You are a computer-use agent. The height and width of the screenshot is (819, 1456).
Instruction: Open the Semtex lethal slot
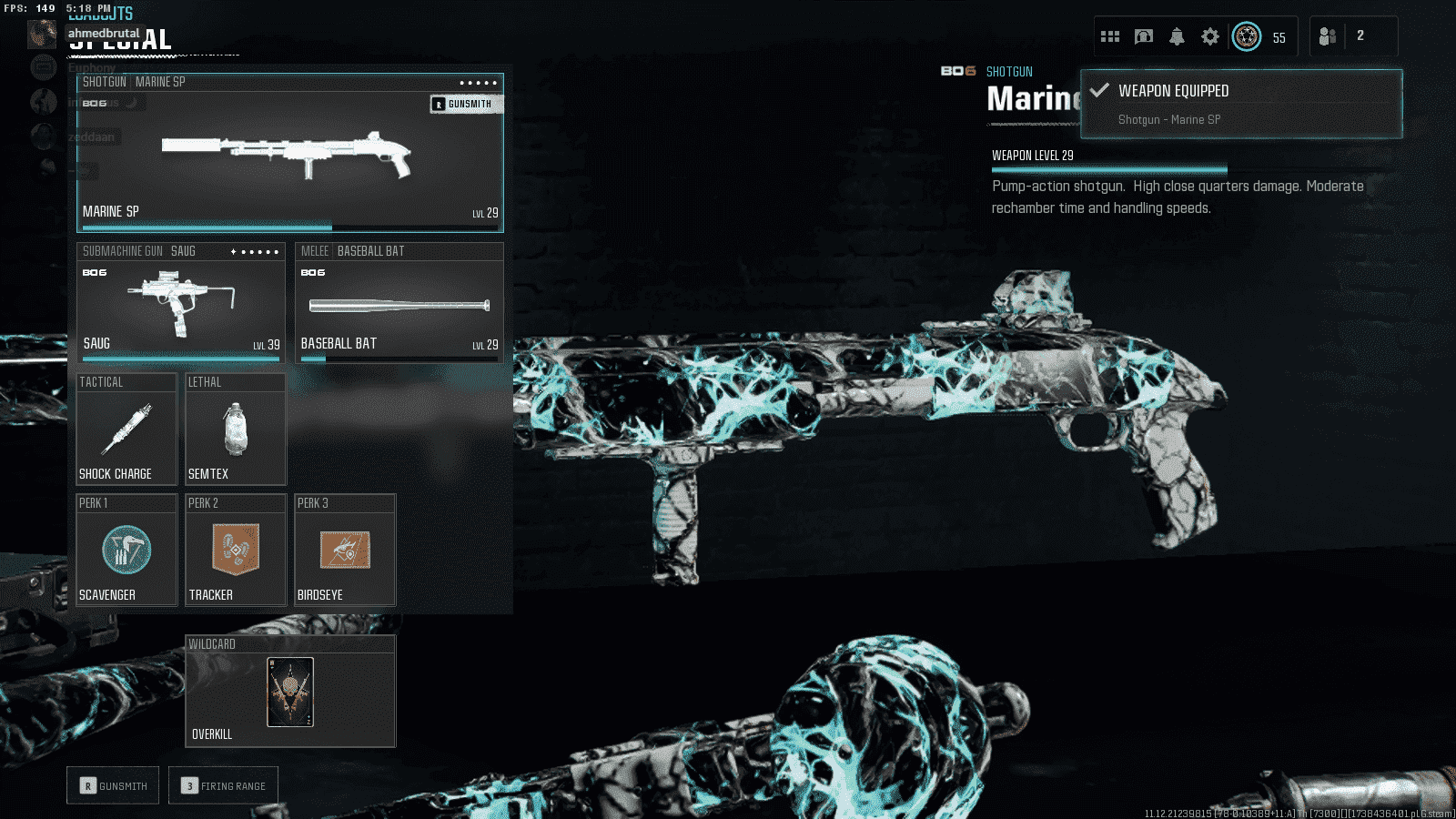coord(236,430)
